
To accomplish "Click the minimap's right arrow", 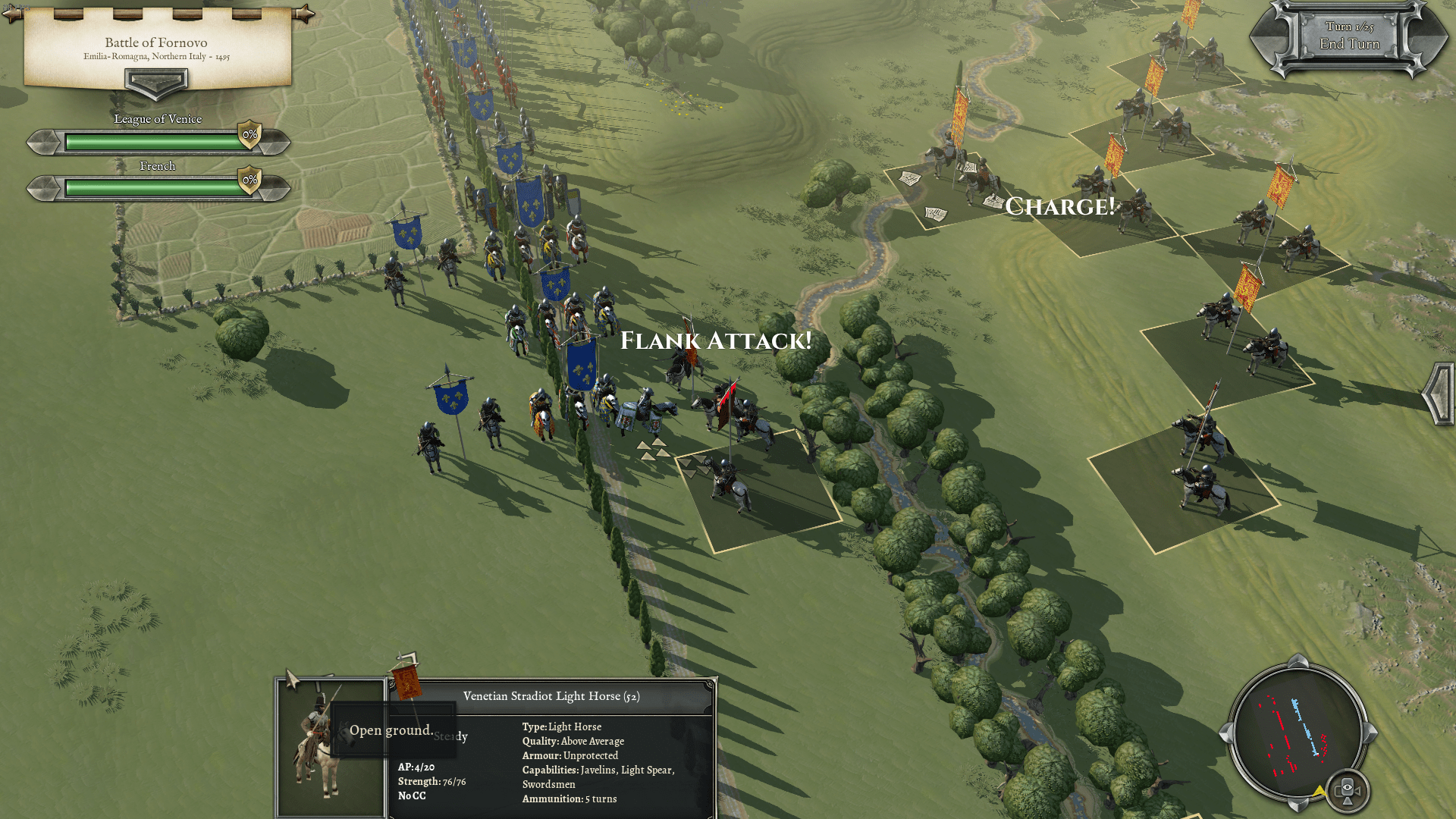I will click(x=1370, y=733).
